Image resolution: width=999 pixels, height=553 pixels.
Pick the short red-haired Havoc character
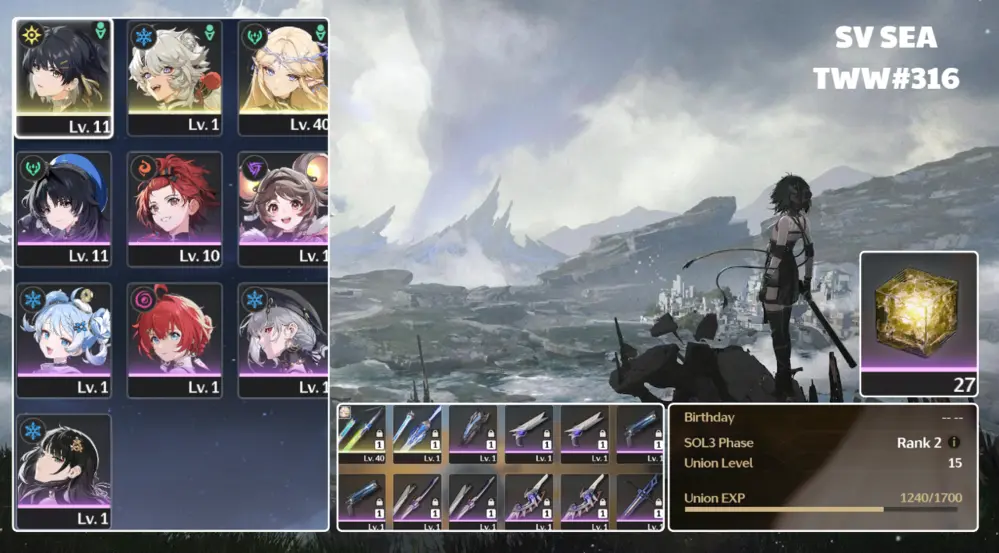pyautogui.click(x=174, y=339)
